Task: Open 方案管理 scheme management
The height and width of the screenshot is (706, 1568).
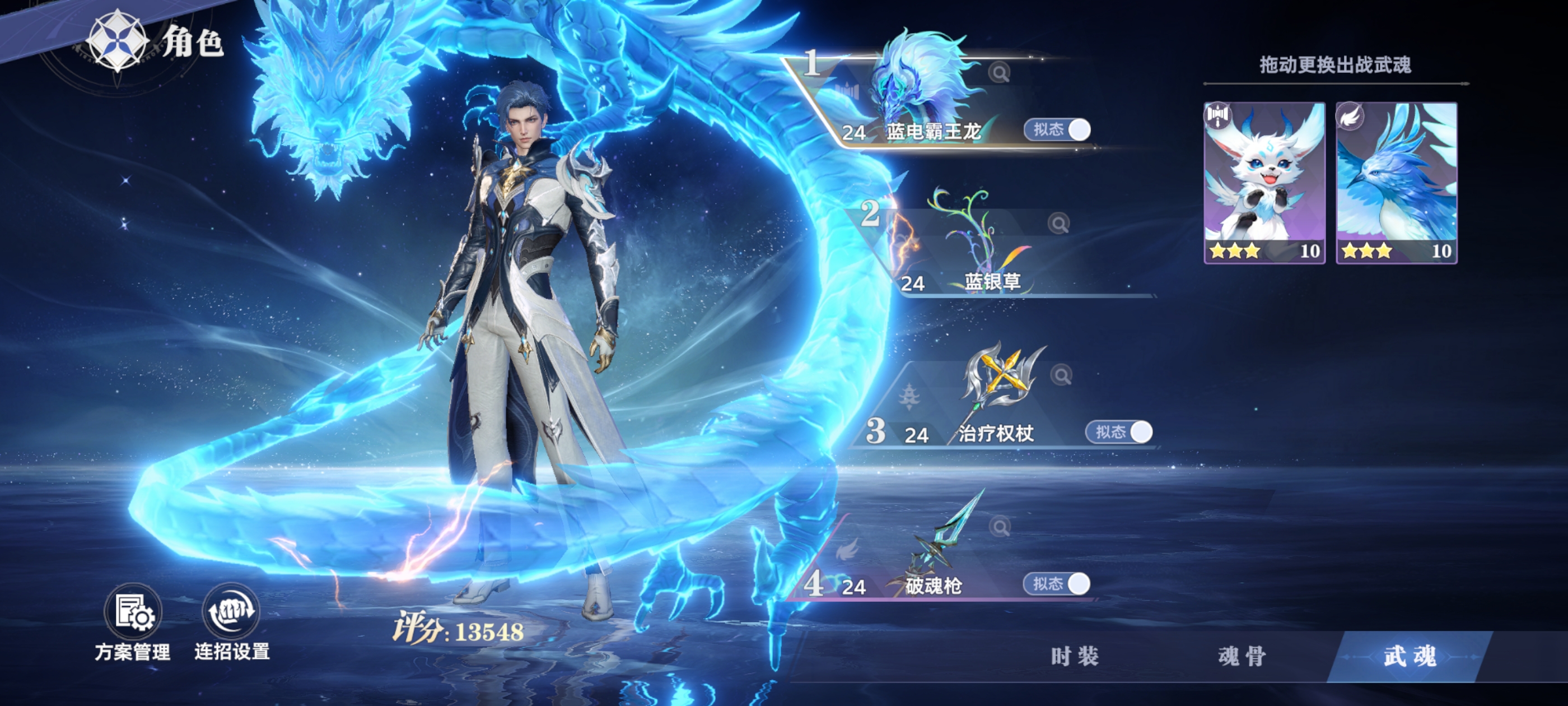Action: pos(133,623)
